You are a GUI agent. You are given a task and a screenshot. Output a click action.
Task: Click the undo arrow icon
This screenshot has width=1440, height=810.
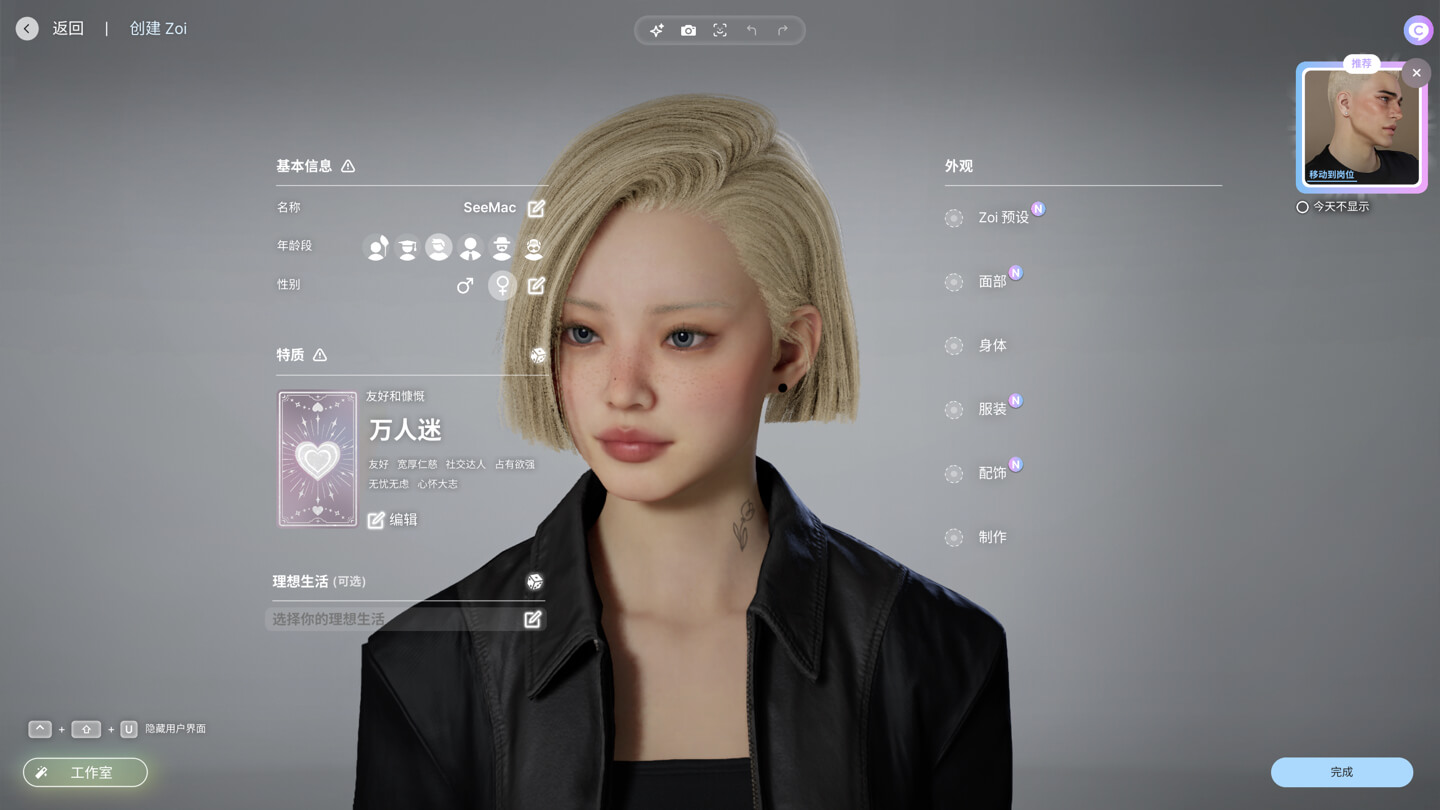(x=752, y=30)
